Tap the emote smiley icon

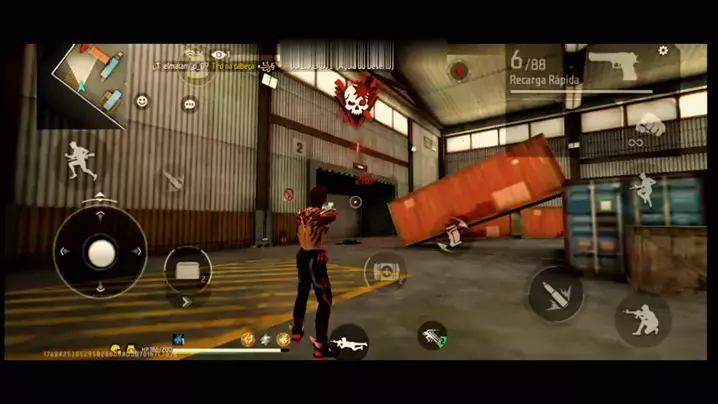tap(142, 101)
